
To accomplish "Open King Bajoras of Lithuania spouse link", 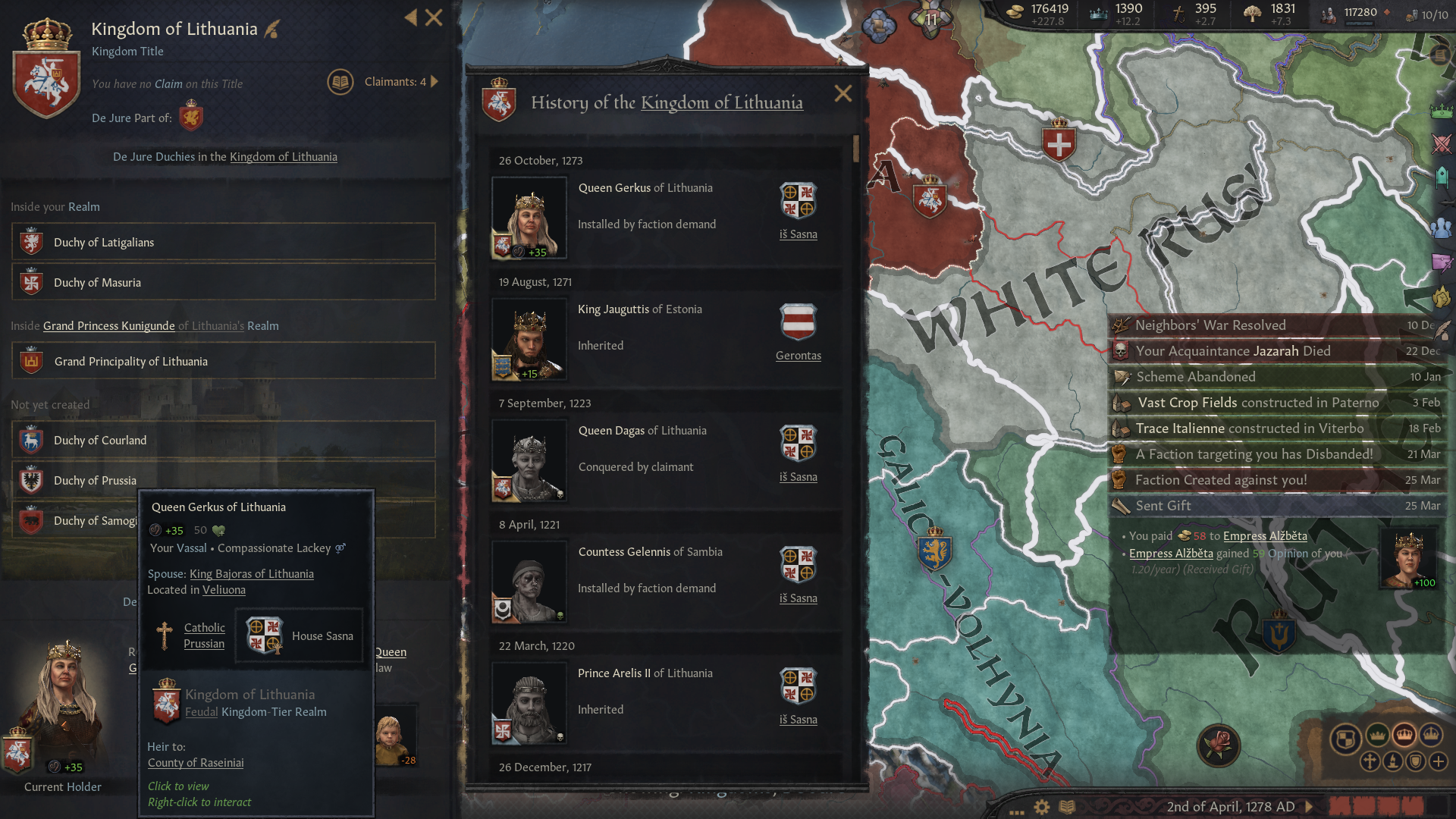I will (253, 574).
